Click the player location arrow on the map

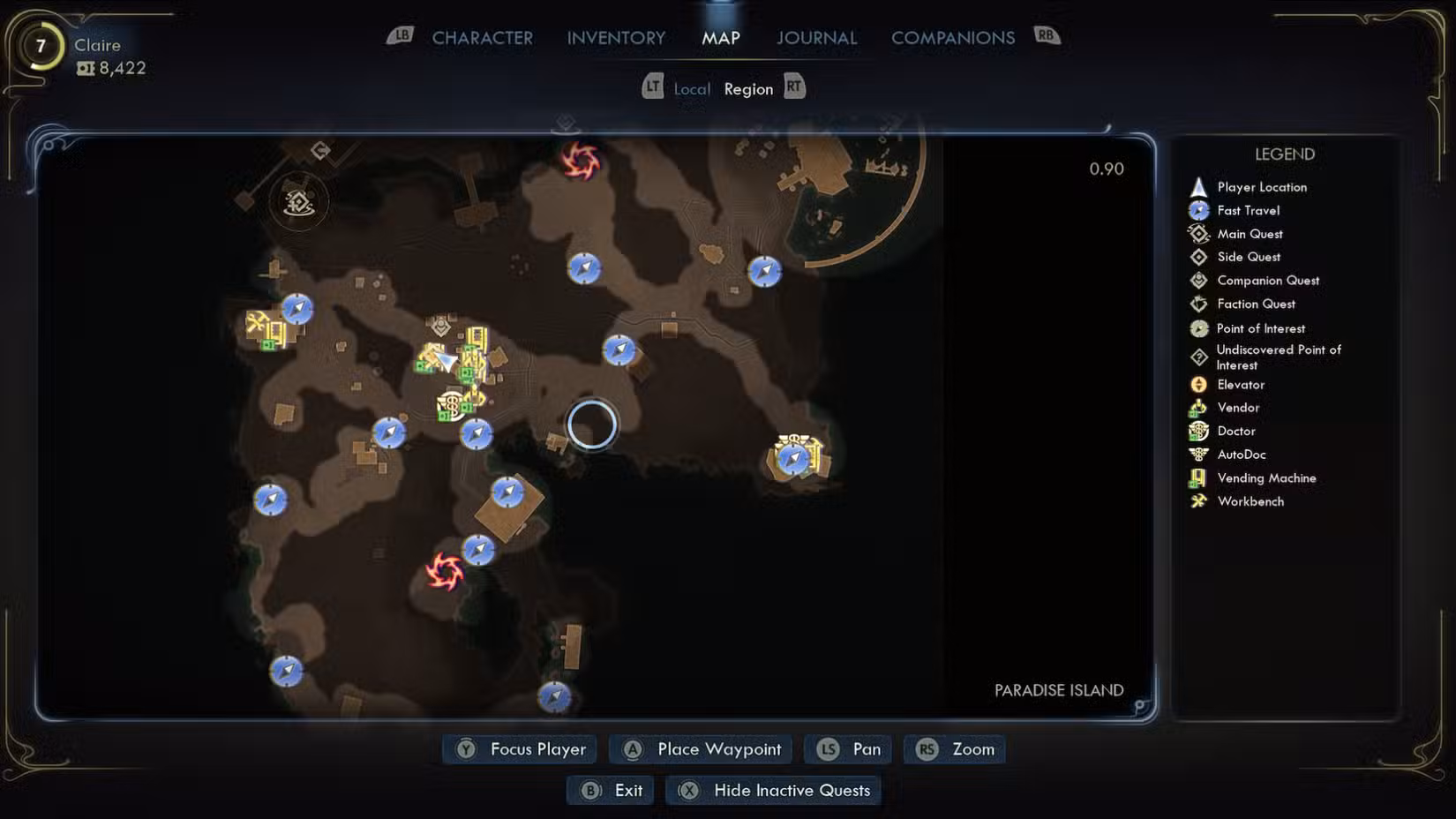(x=448, y=362)
